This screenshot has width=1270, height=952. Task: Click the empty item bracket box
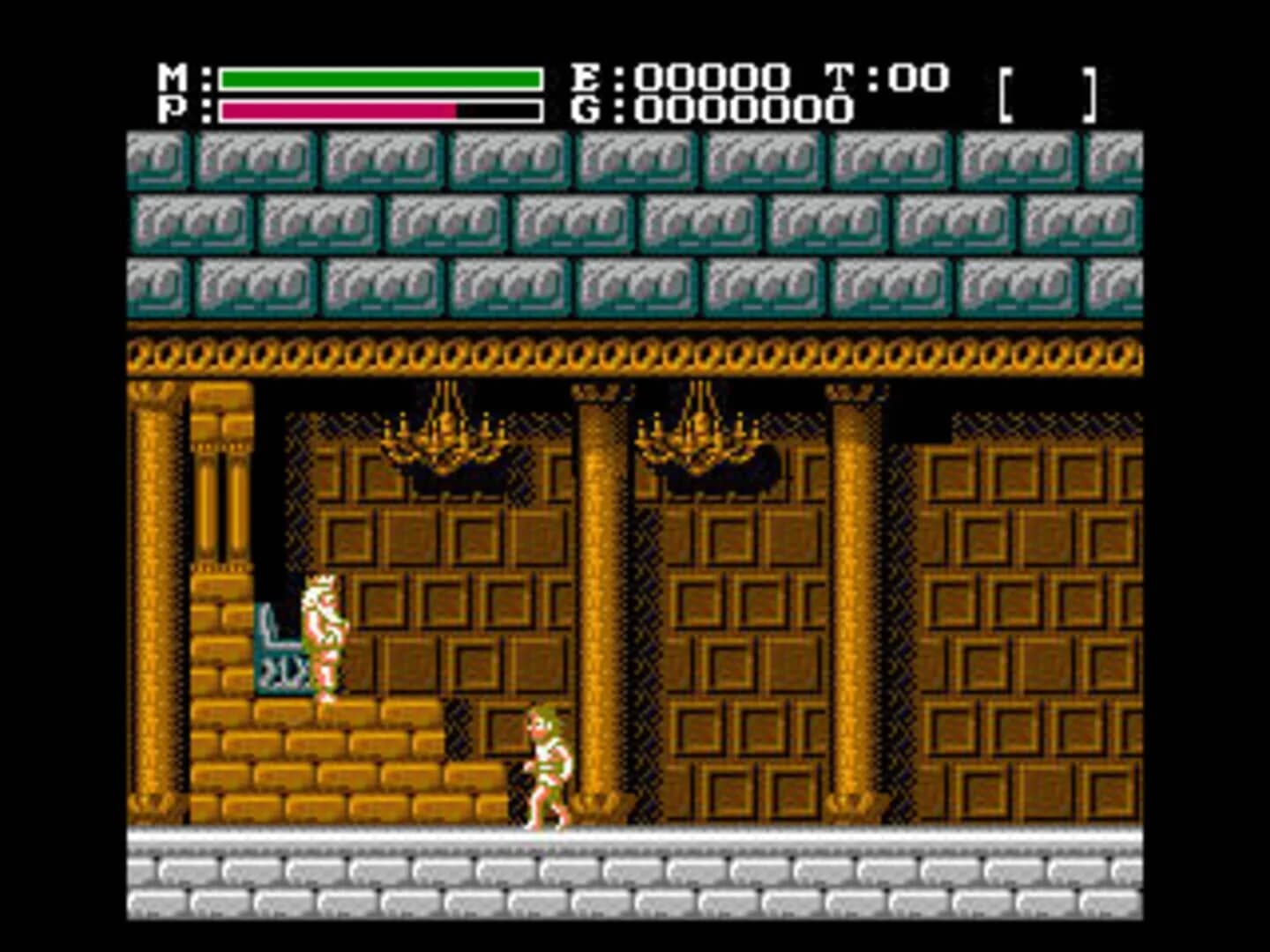(x=1050, y=93)
